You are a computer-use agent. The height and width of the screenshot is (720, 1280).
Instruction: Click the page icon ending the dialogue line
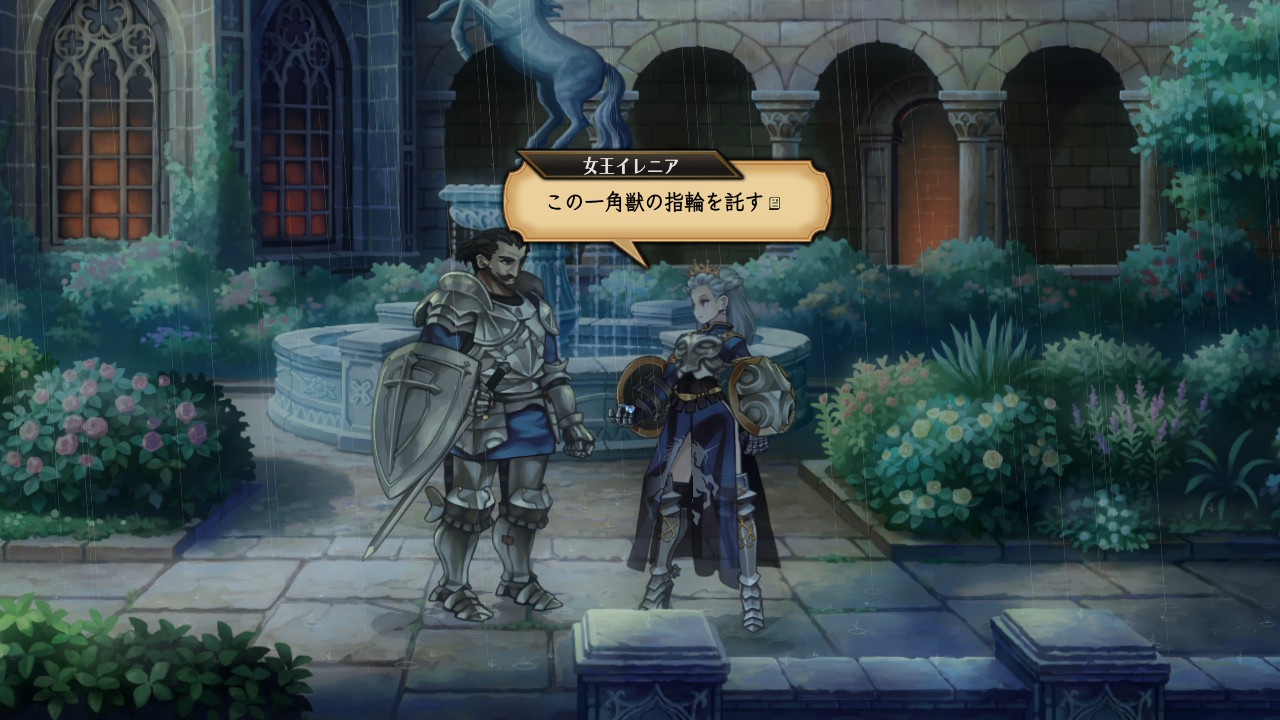coord(773,204)
